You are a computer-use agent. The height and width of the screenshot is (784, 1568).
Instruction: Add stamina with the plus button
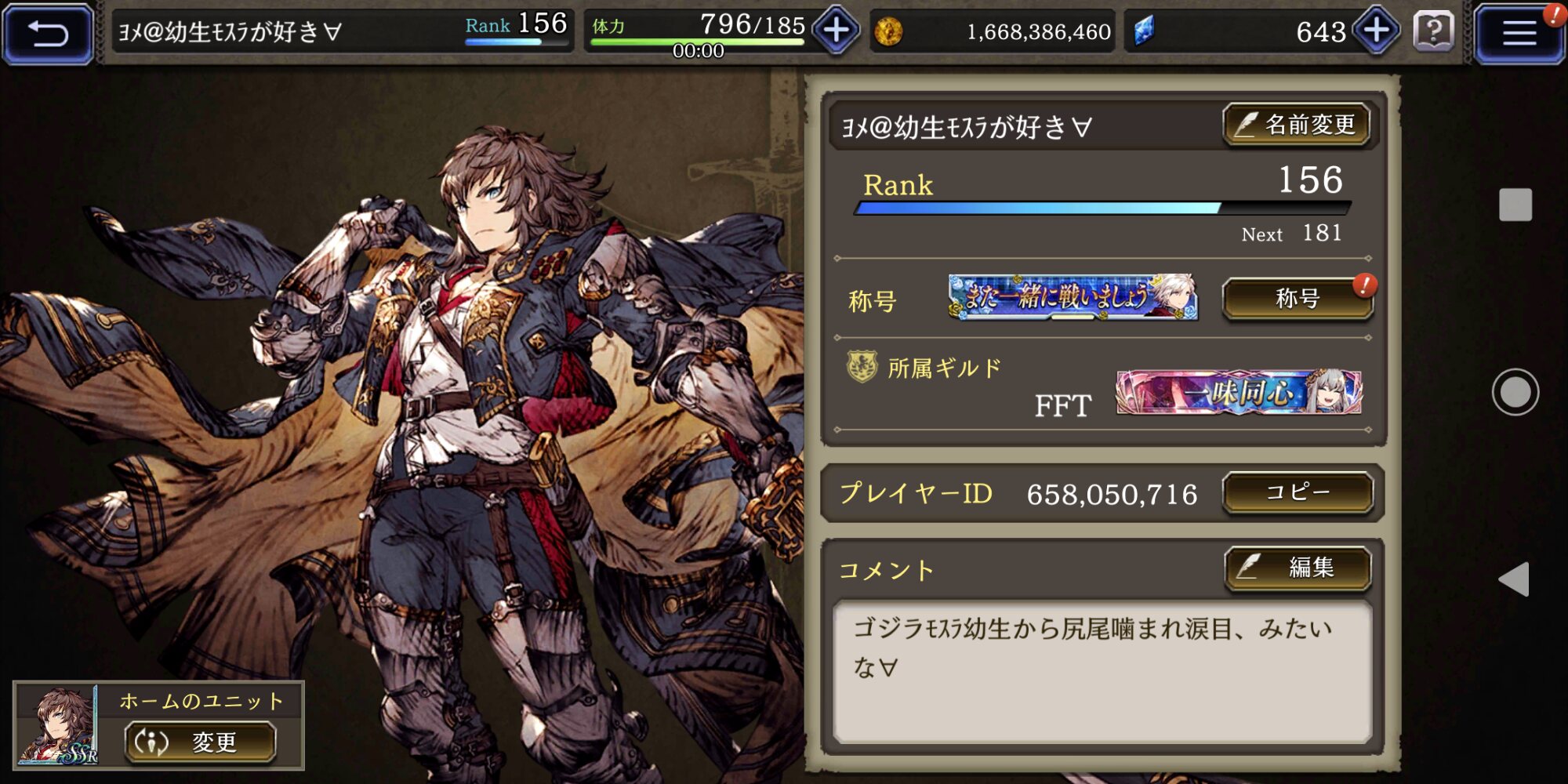click(836, 31)
